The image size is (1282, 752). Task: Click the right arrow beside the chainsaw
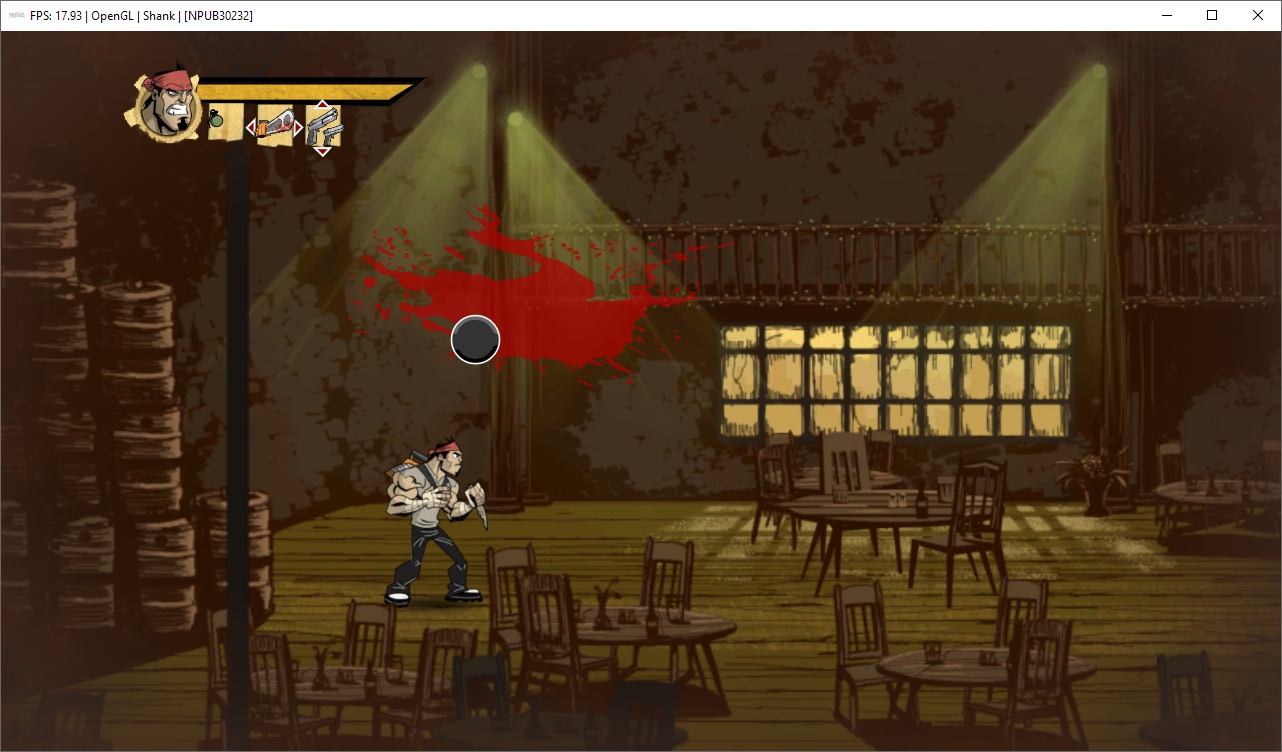(298, 128)
